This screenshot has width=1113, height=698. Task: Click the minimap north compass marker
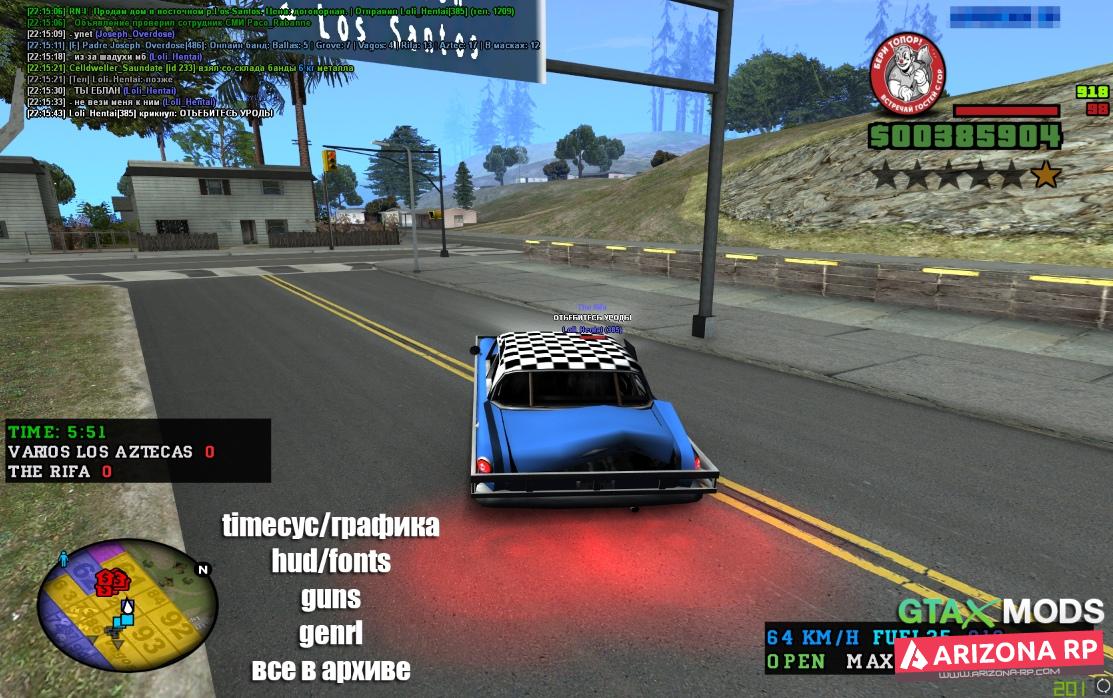[x=204, y=569]
